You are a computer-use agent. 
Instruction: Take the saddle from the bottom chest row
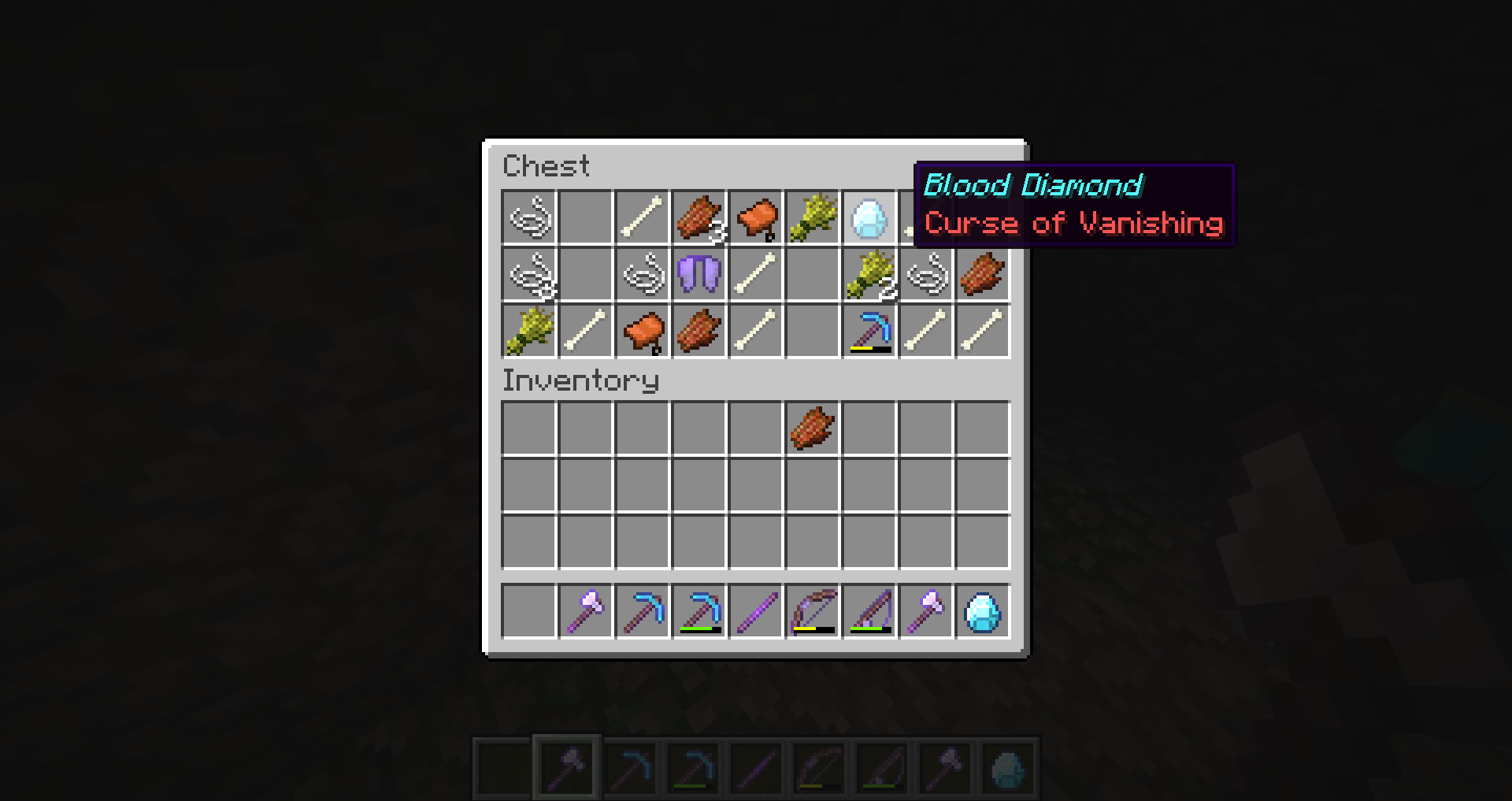point(641,332)
